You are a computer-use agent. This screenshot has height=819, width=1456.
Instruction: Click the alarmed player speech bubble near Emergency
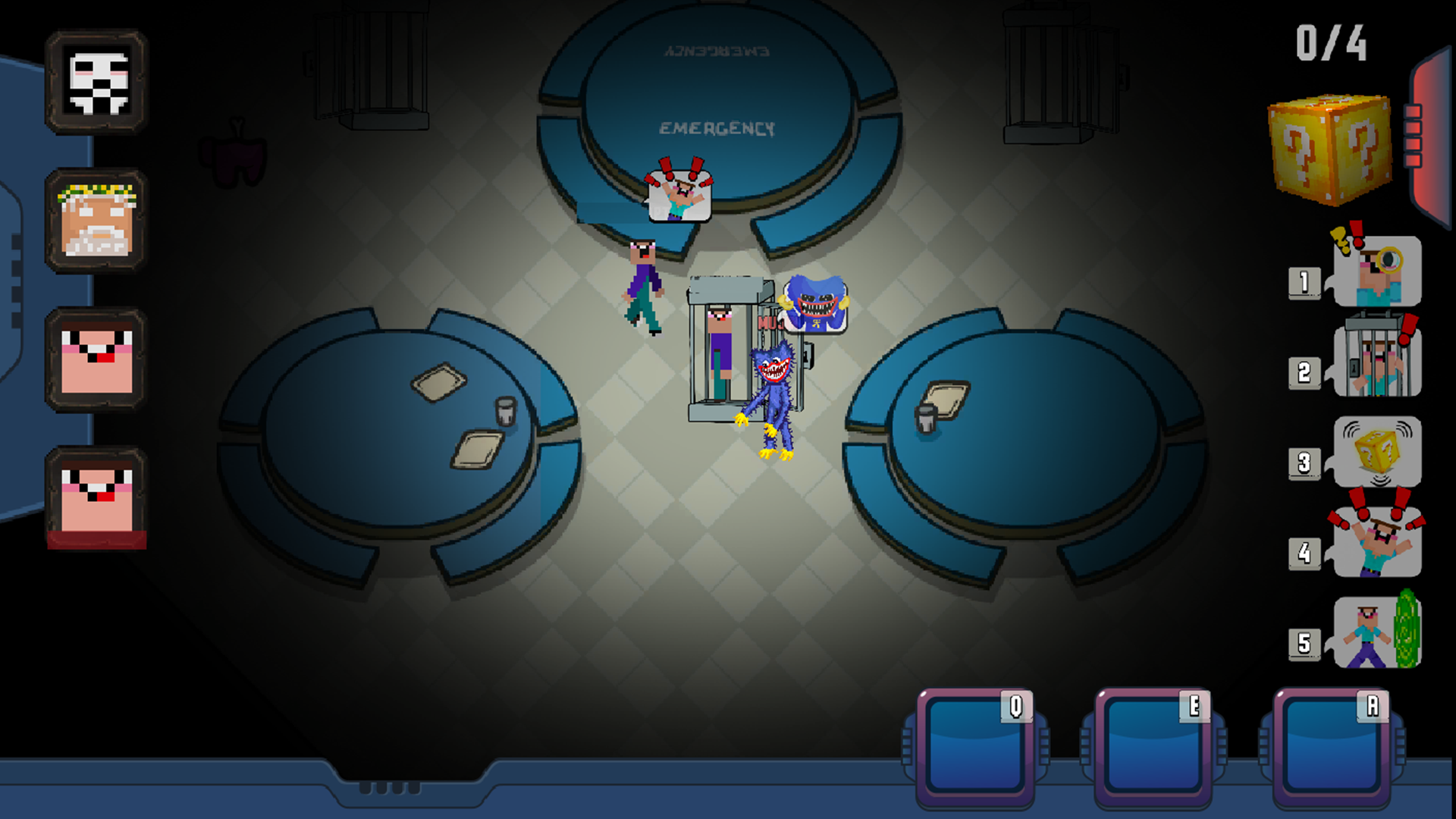[681, 196]
